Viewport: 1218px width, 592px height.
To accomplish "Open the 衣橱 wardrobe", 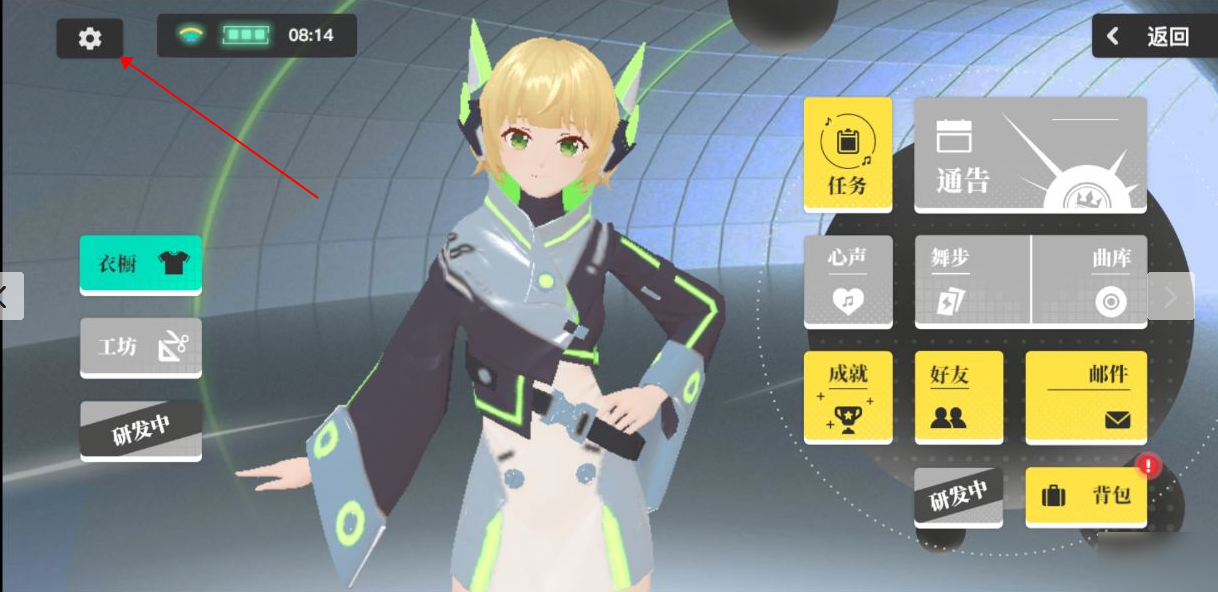I will (x=141, y=263).
